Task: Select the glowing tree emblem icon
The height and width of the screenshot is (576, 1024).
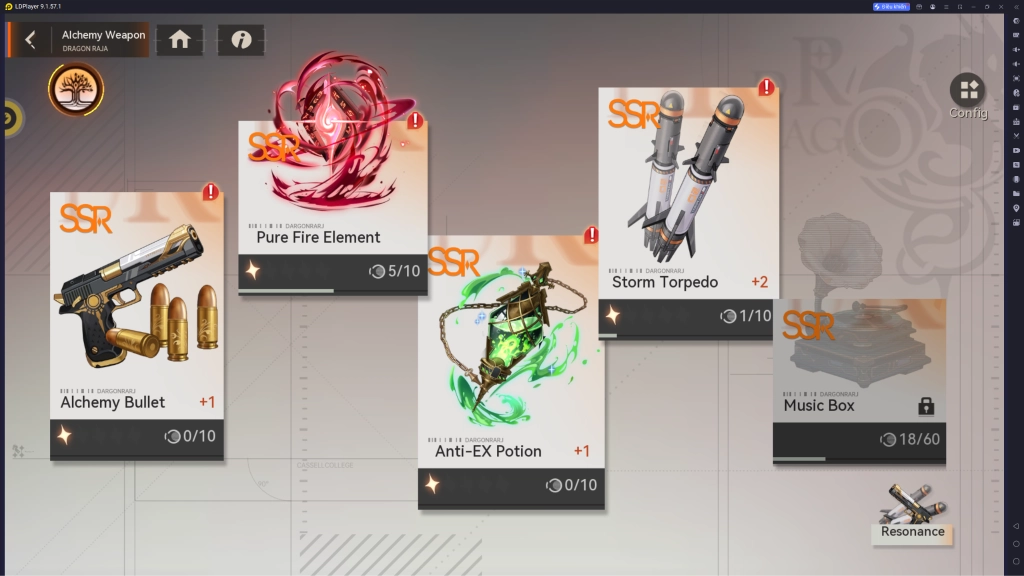Action: (76, 90)
